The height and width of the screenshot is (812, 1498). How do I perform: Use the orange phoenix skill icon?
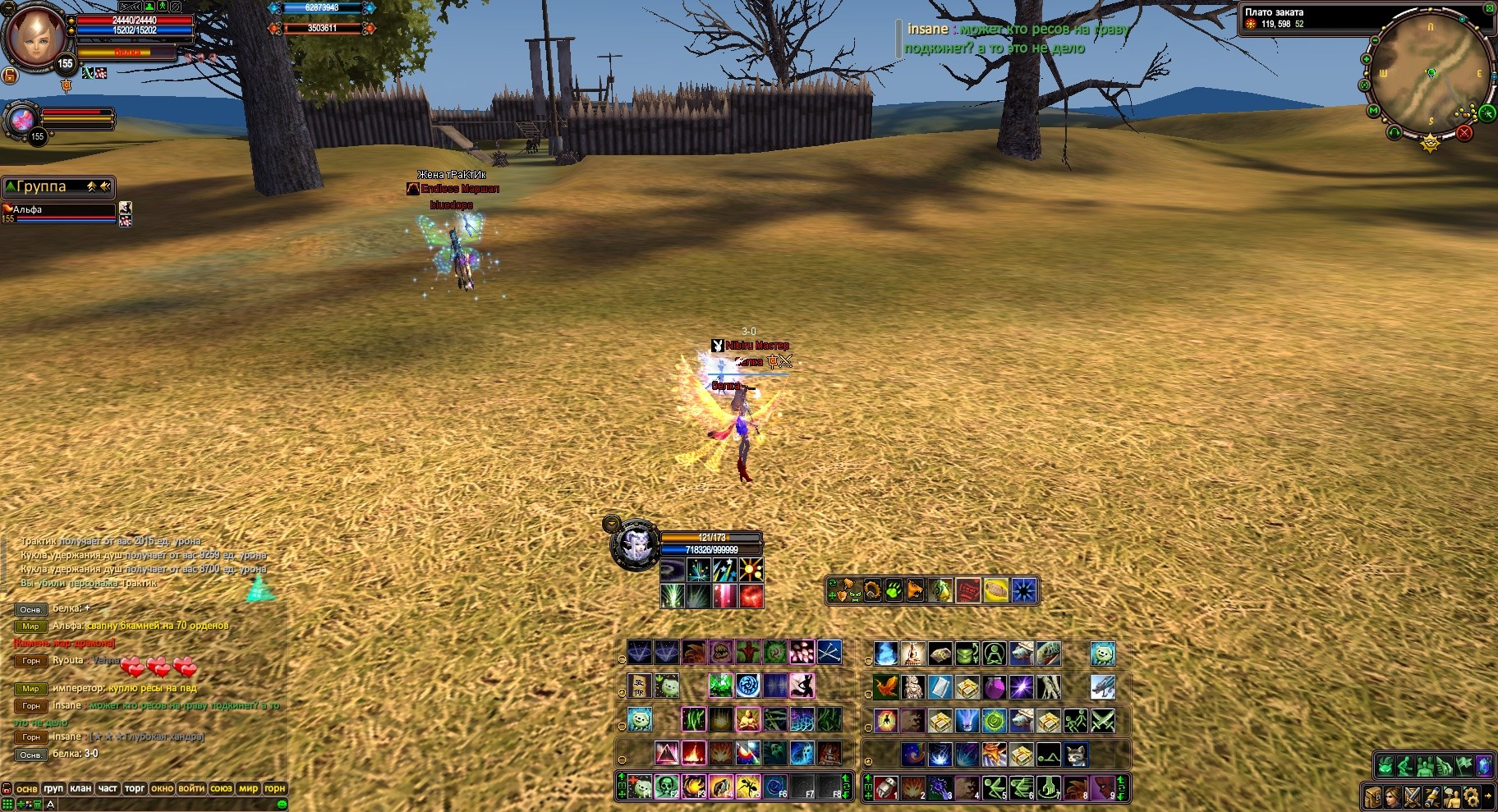tap(885, 686)
